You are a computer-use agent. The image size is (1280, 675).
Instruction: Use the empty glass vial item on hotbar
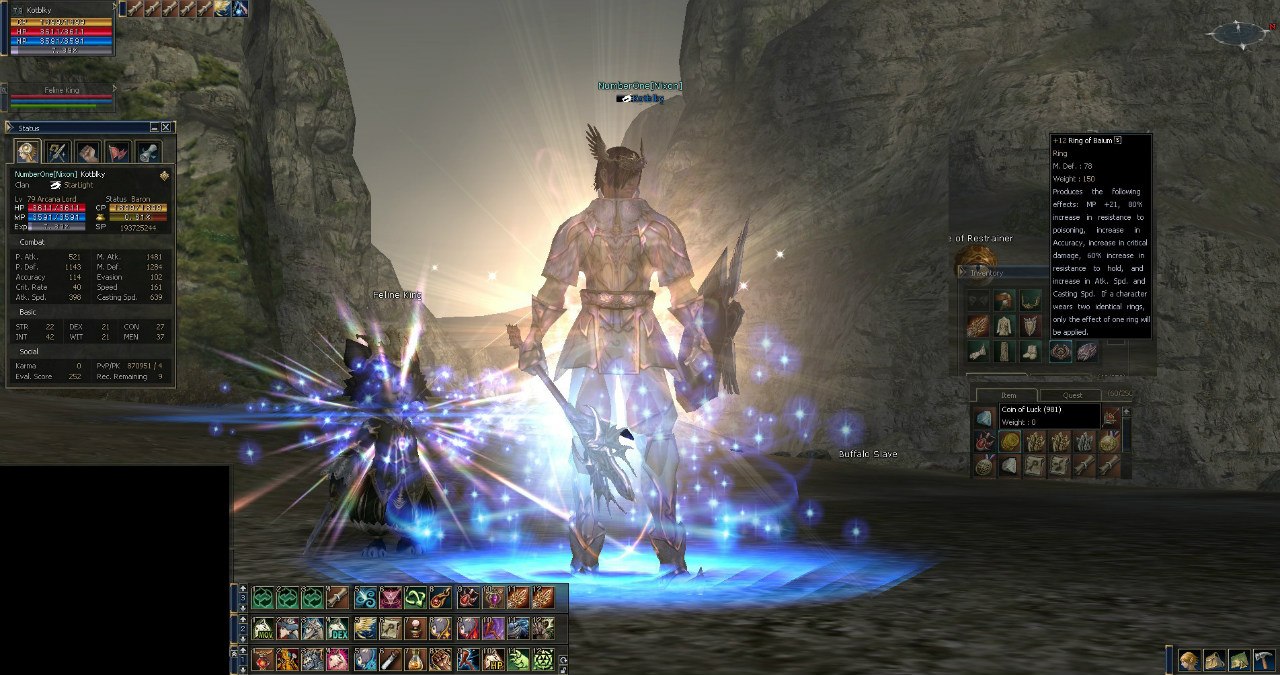click(x=388, y=659)
